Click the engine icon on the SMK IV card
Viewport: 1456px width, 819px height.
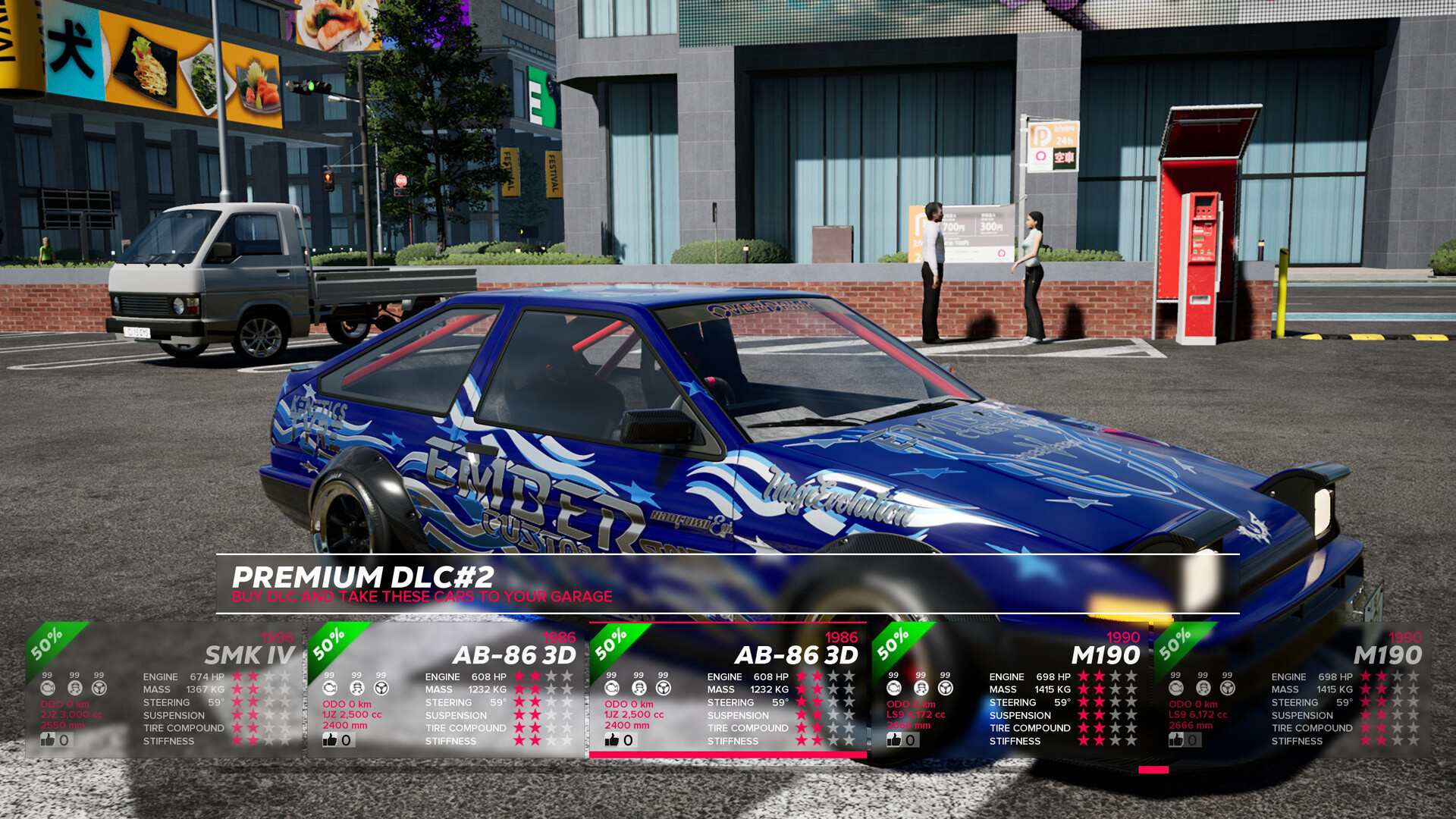[x=49, y=689]
